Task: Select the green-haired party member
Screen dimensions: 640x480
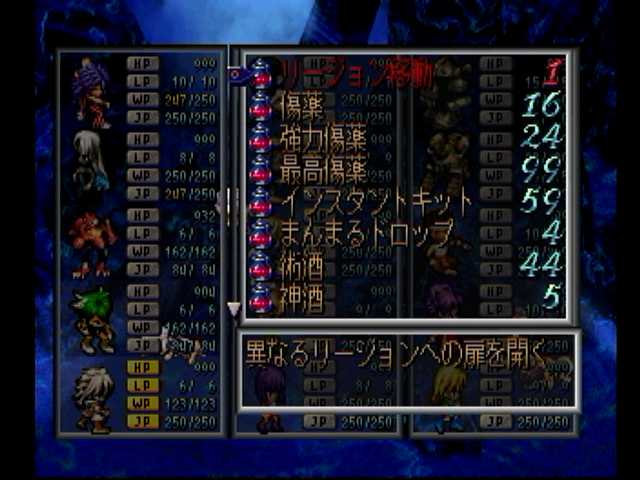Action: pyautogui.click(x=94, y=320)
